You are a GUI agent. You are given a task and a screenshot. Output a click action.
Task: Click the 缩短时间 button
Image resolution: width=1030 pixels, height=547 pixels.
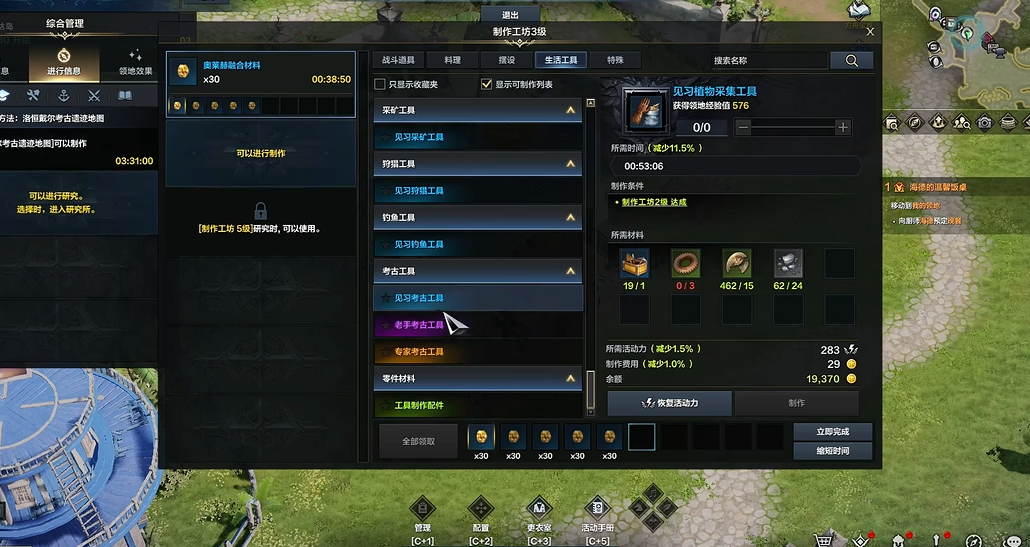832,451
